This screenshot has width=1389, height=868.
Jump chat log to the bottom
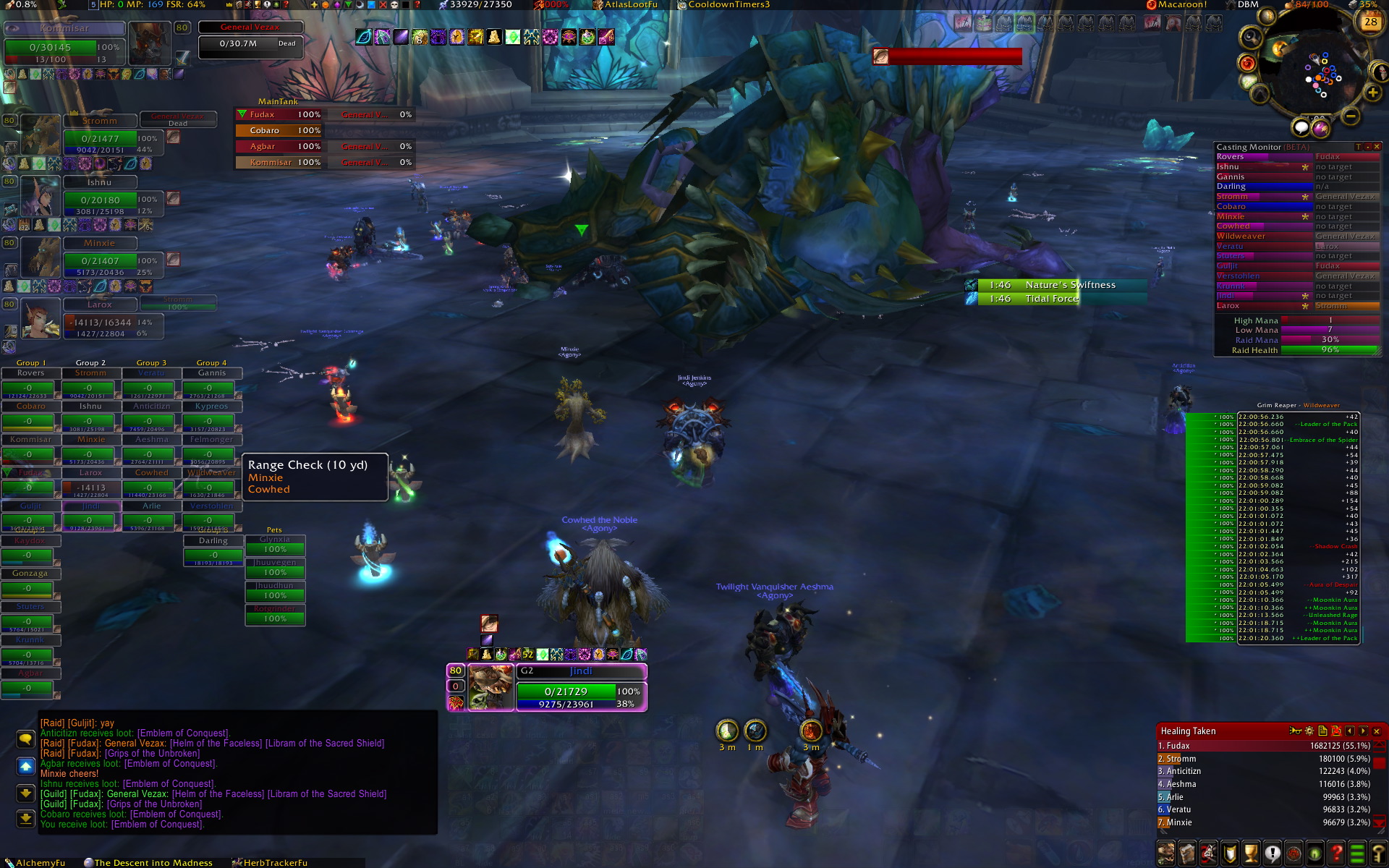25,819
